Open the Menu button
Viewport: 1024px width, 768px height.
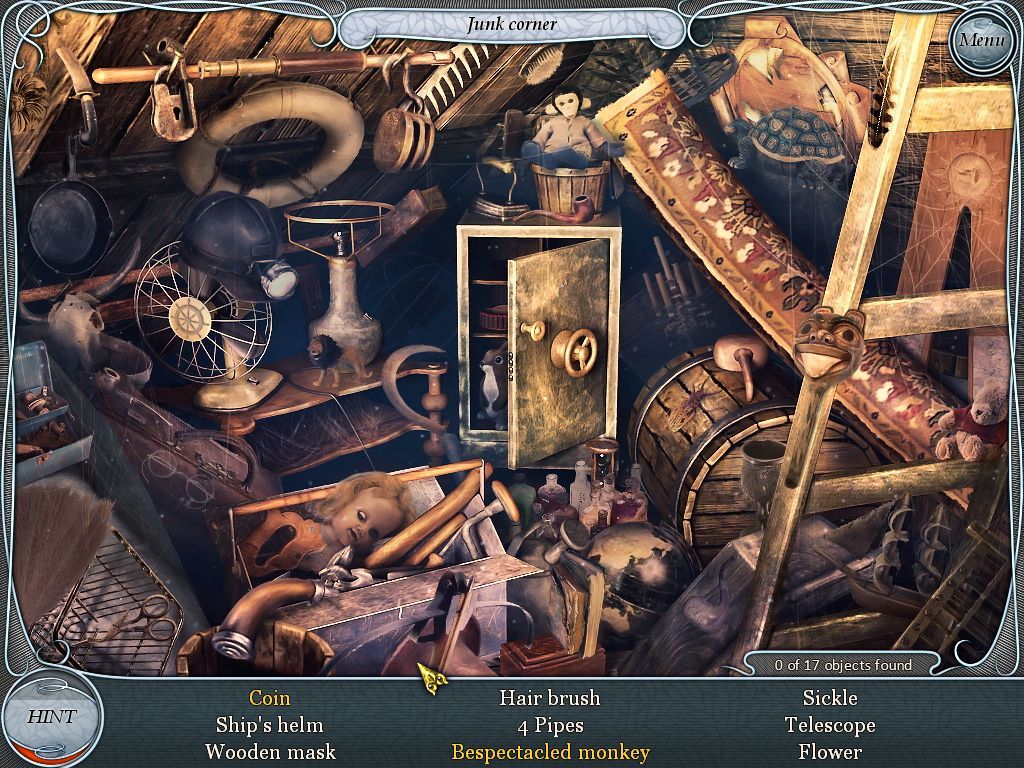(x=980, y=41)
